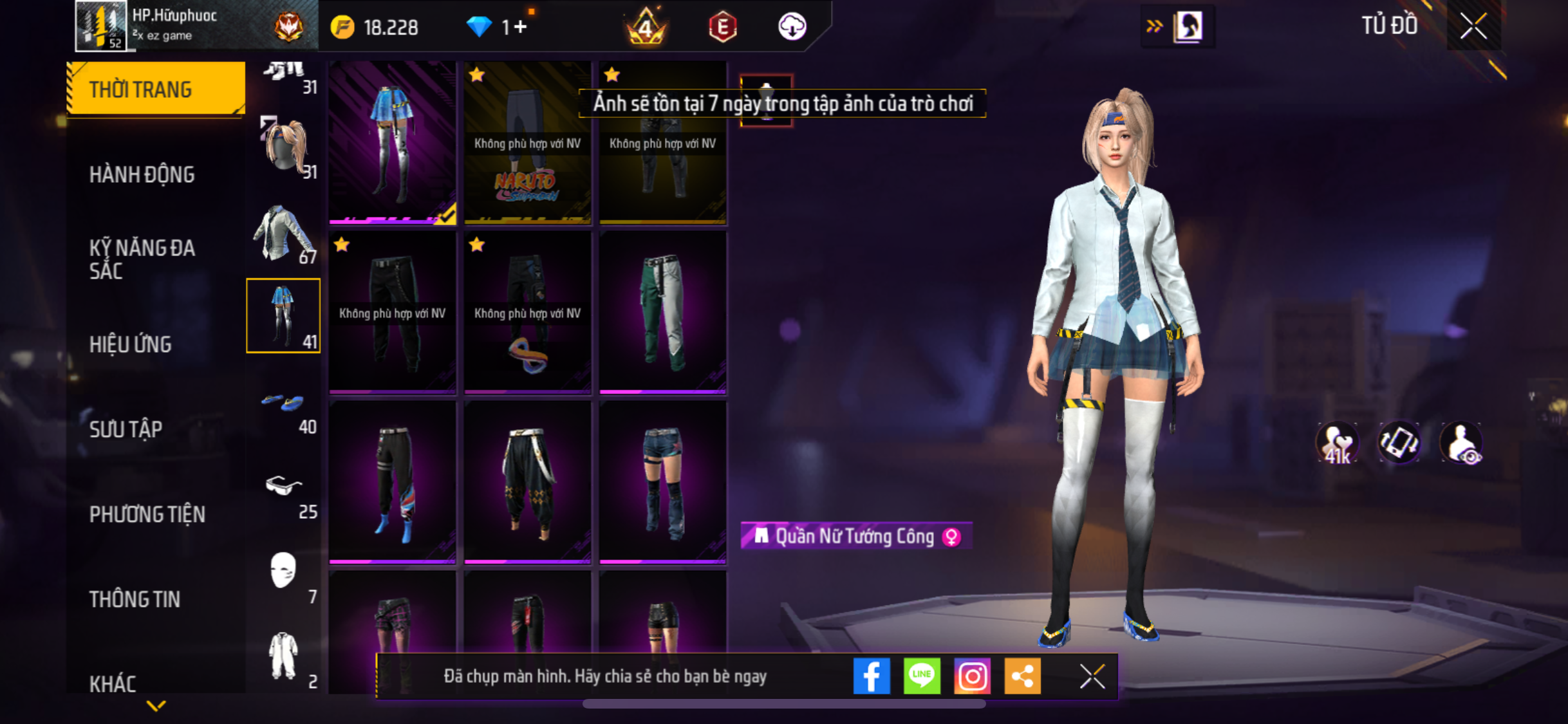Close the Tủ Đồ wardrobe screen

coord(1473,26)
